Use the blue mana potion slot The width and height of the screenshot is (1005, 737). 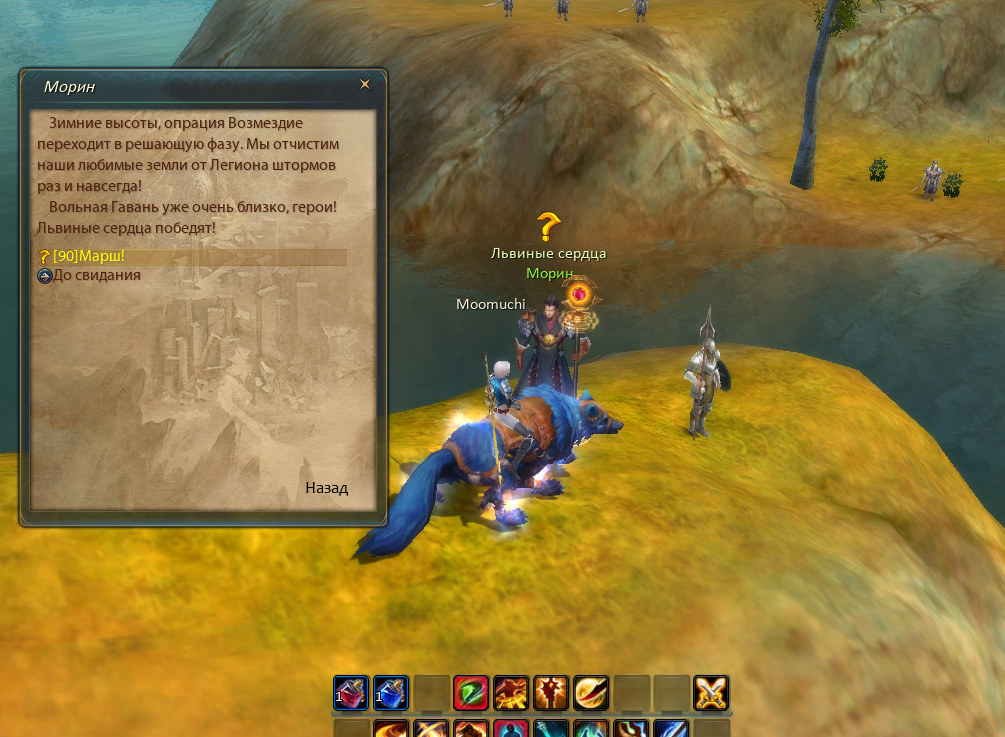point(391,692)
